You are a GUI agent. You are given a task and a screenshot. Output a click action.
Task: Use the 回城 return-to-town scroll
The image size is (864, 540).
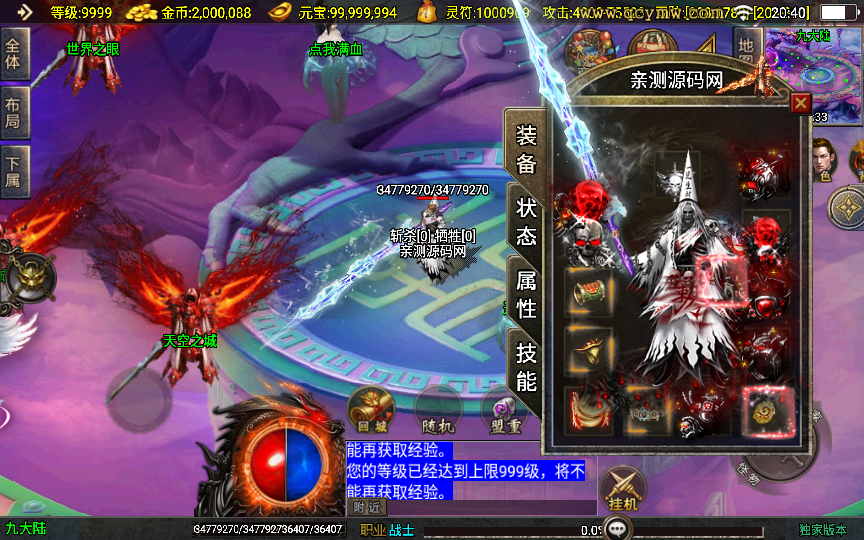368,409
